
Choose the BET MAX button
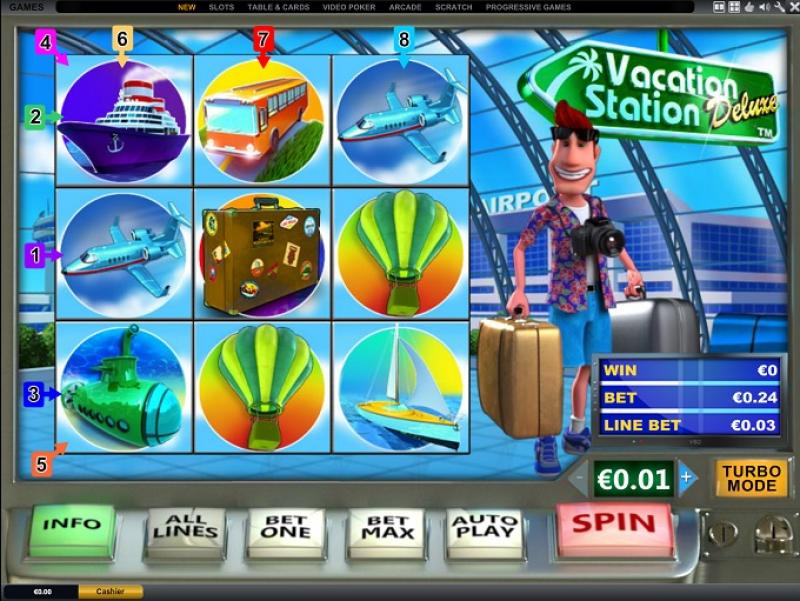point(385,527)
